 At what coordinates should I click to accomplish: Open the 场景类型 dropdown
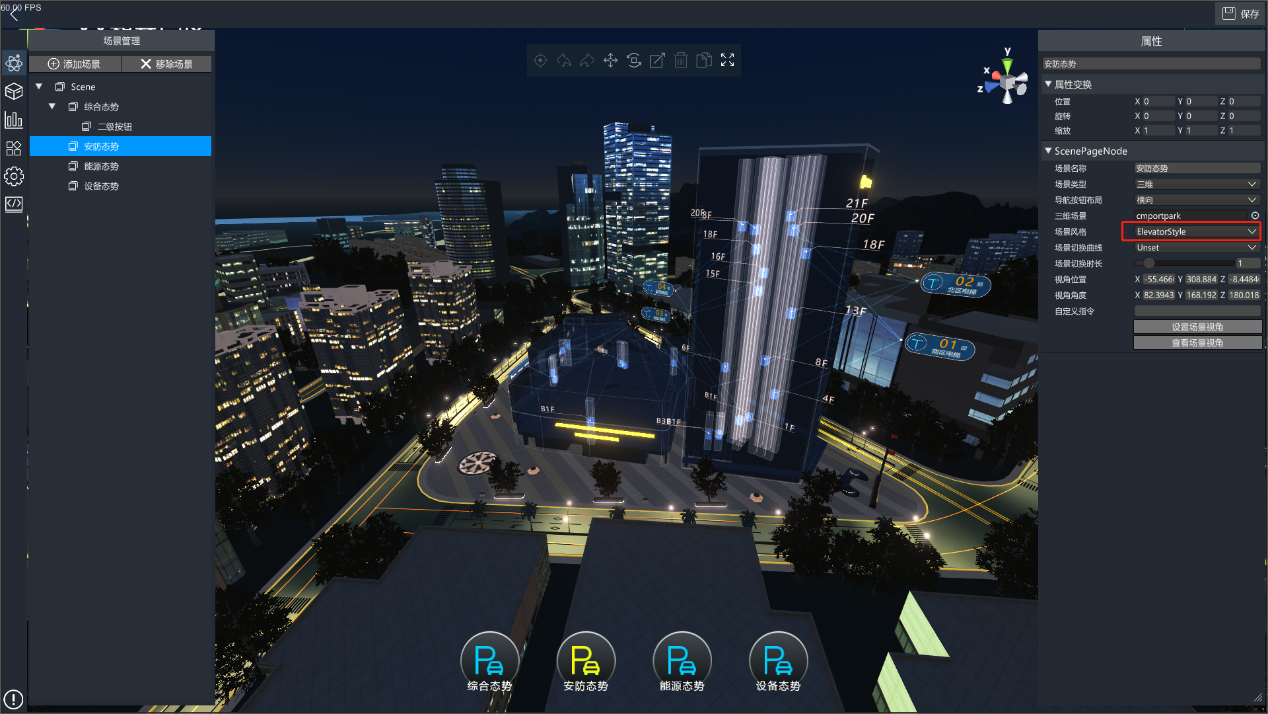1196,184
